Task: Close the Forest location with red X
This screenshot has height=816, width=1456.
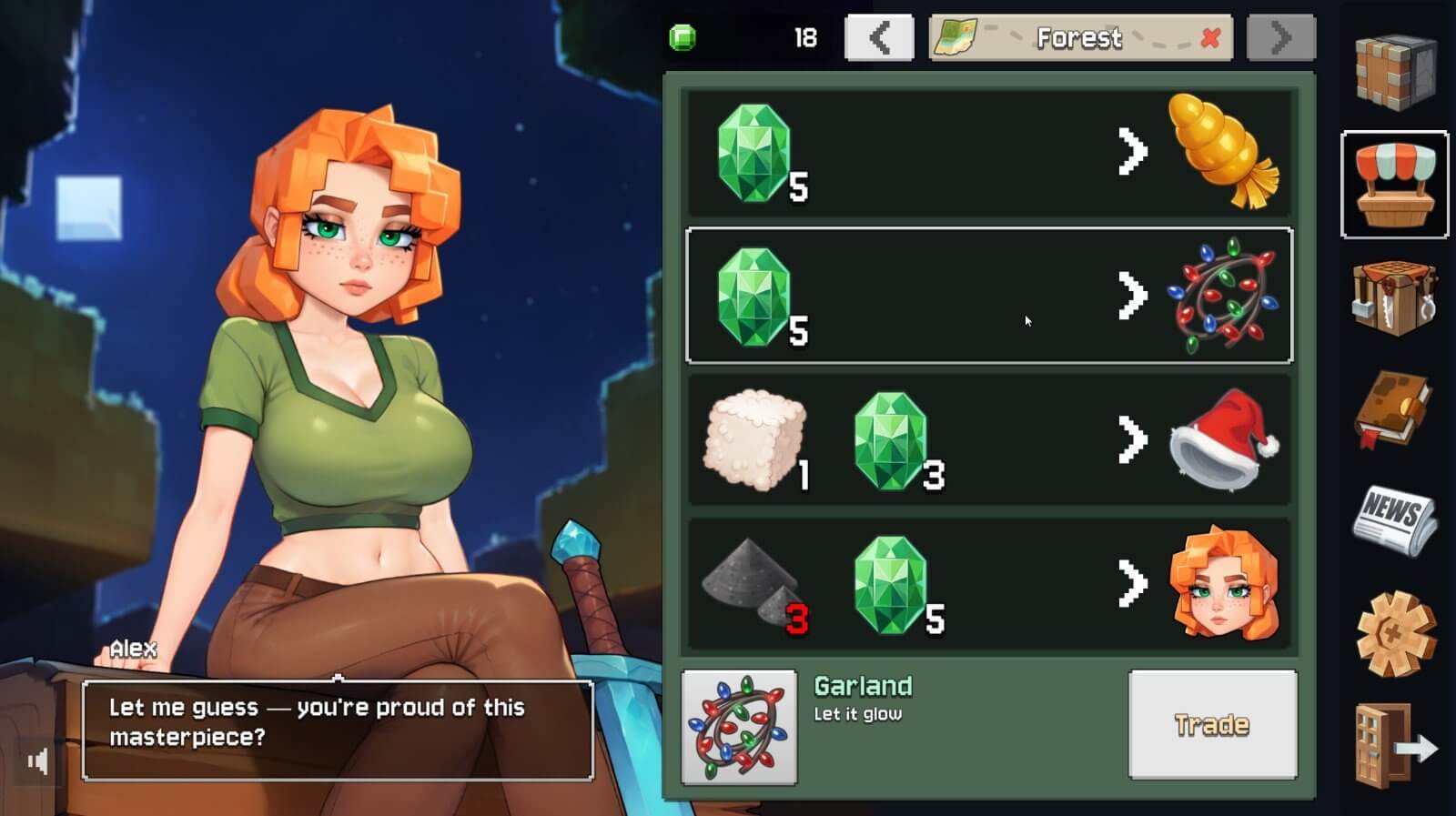Action: 1210,38
